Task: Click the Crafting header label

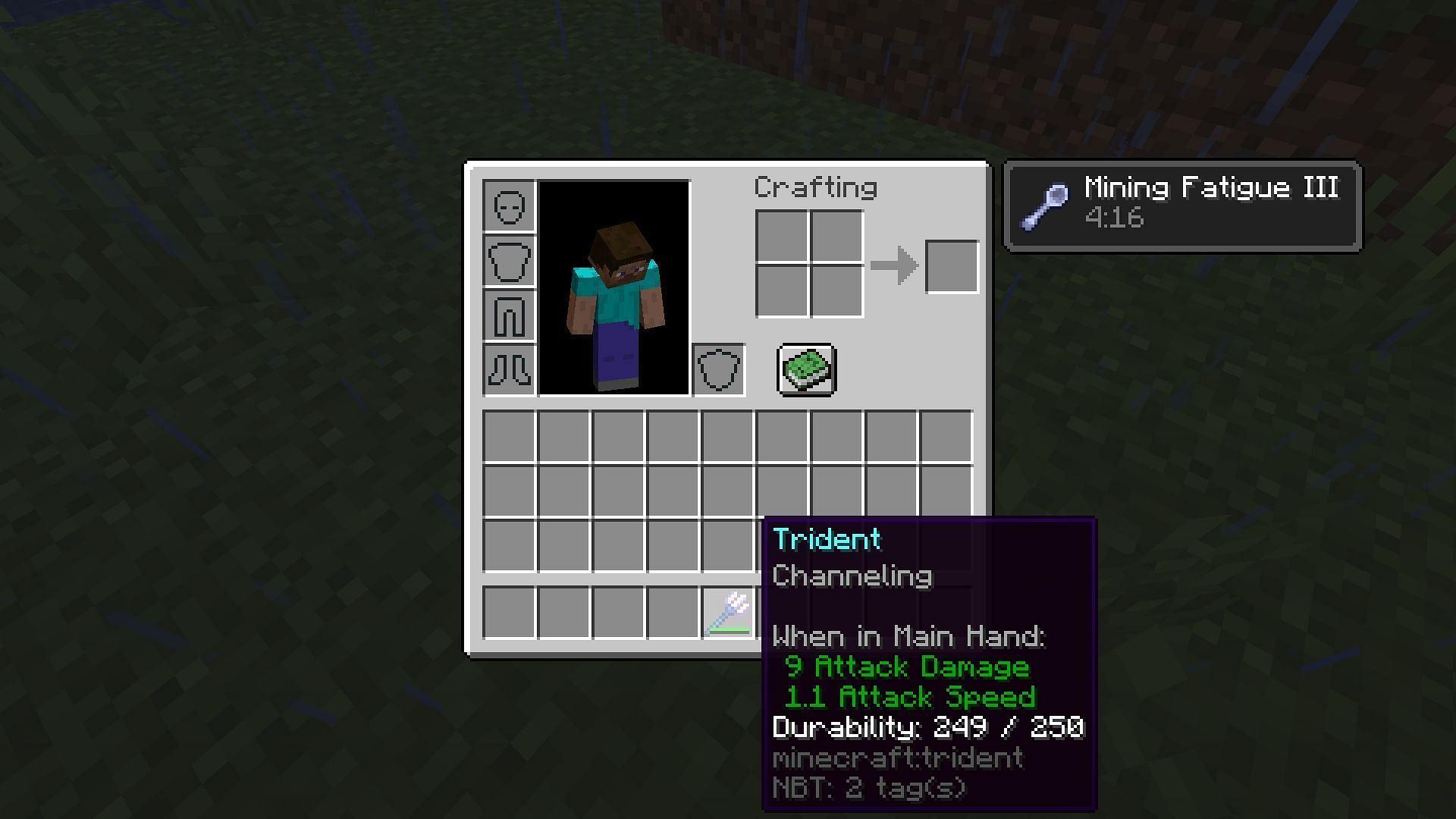Action: 815,187
